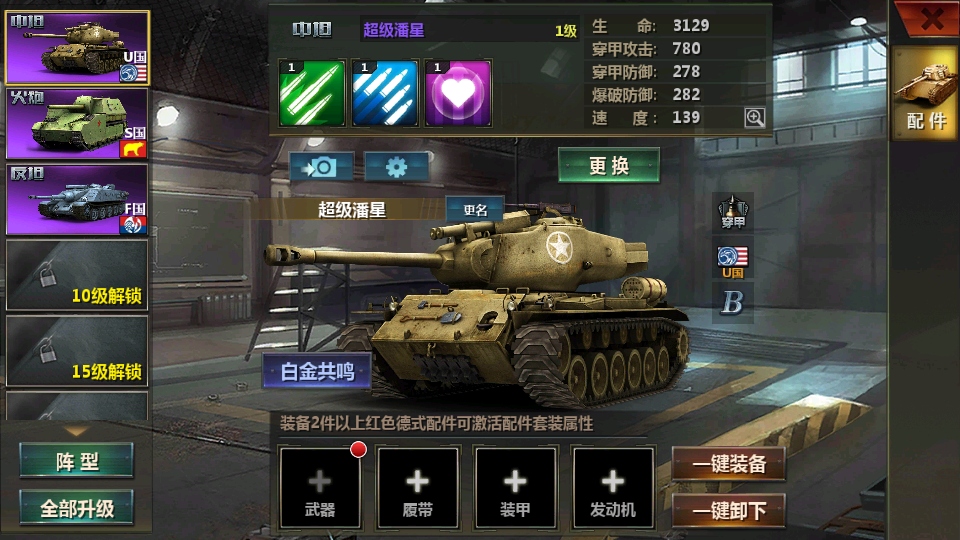960x540 pixels.
Task: Add equipment to the 履带 track slot
Action: point(418,487)
